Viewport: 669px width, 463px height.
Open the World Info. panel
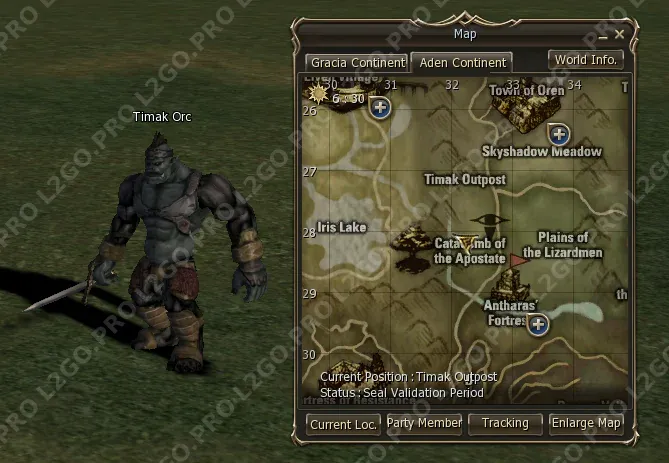pyautogui.click(x=586, y=59)
